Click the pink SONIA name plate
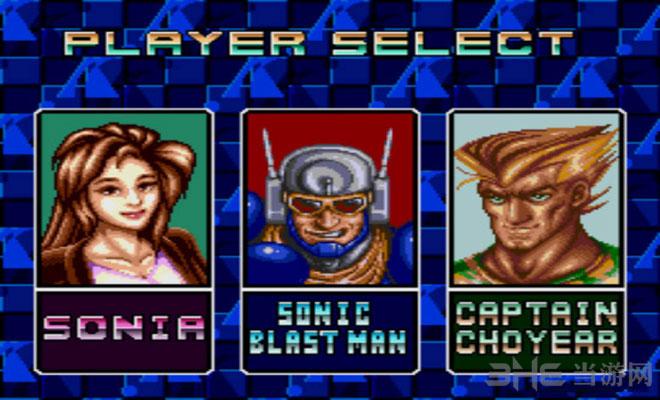The width and height of the screenshot is (660, 400). point(125,327)
